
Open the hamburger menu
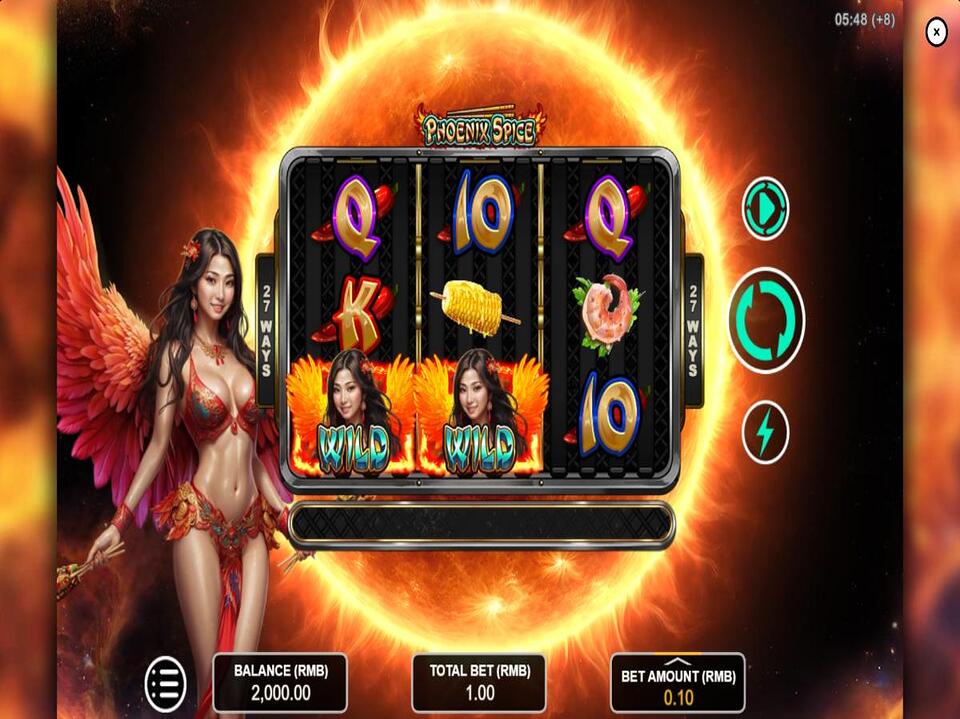pyautogui.click(x=166, y=684)
